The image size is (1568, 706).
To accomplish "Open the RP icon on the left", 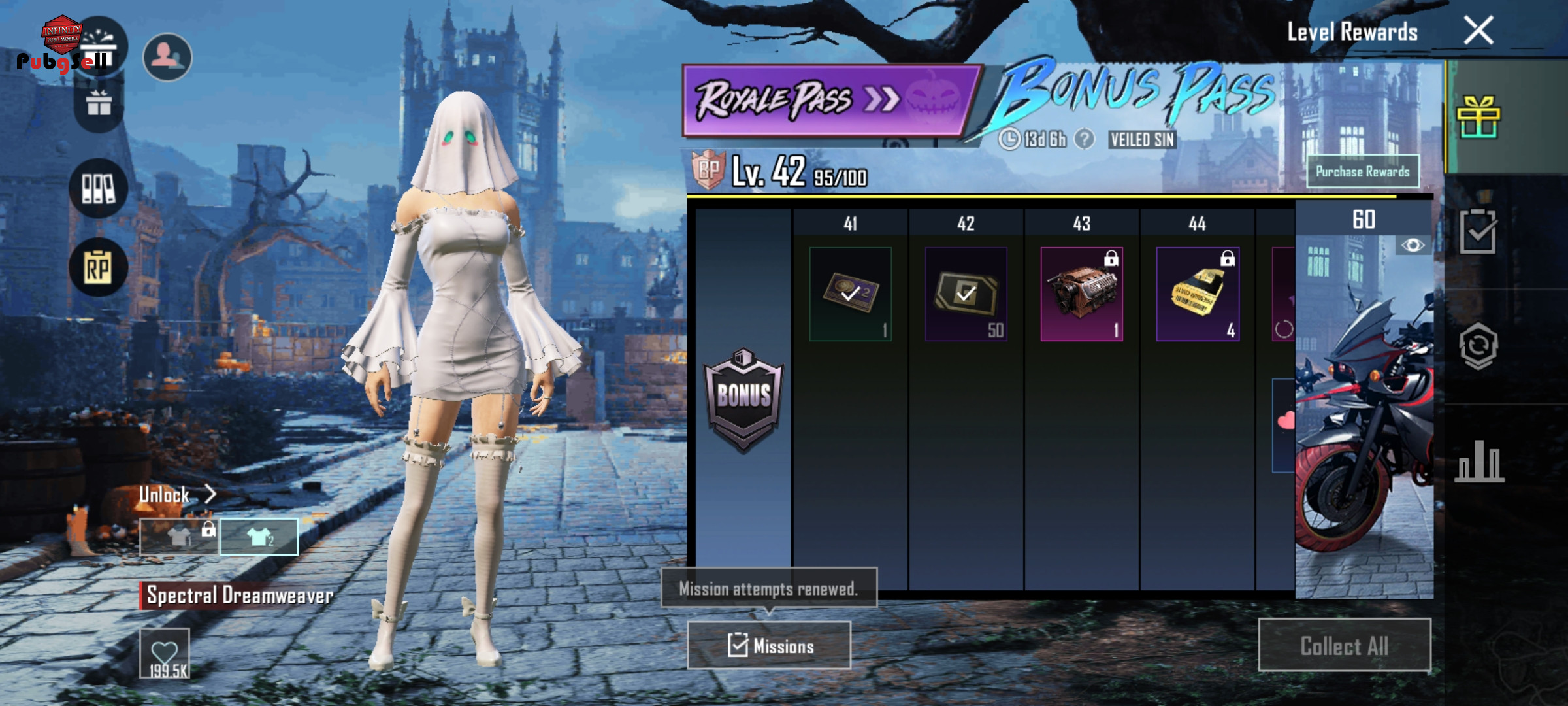I will point(98,267).
